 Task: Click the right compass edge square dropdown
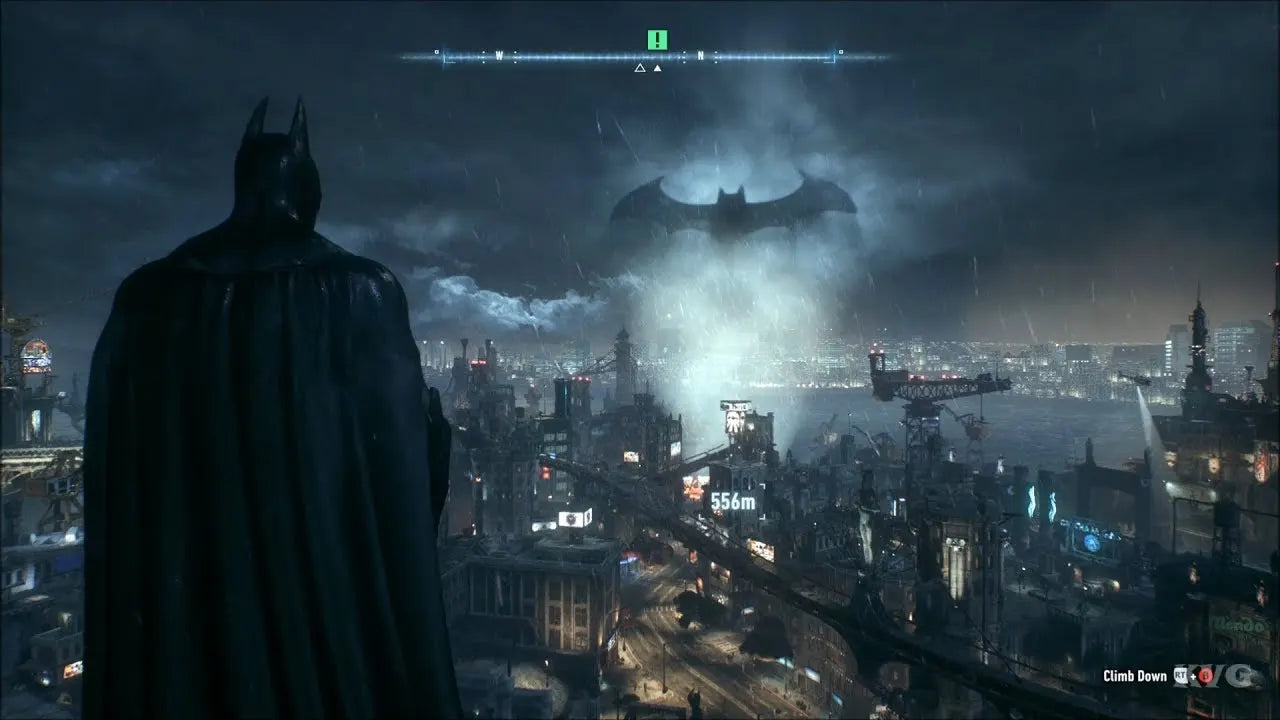(x=840, y=52)
